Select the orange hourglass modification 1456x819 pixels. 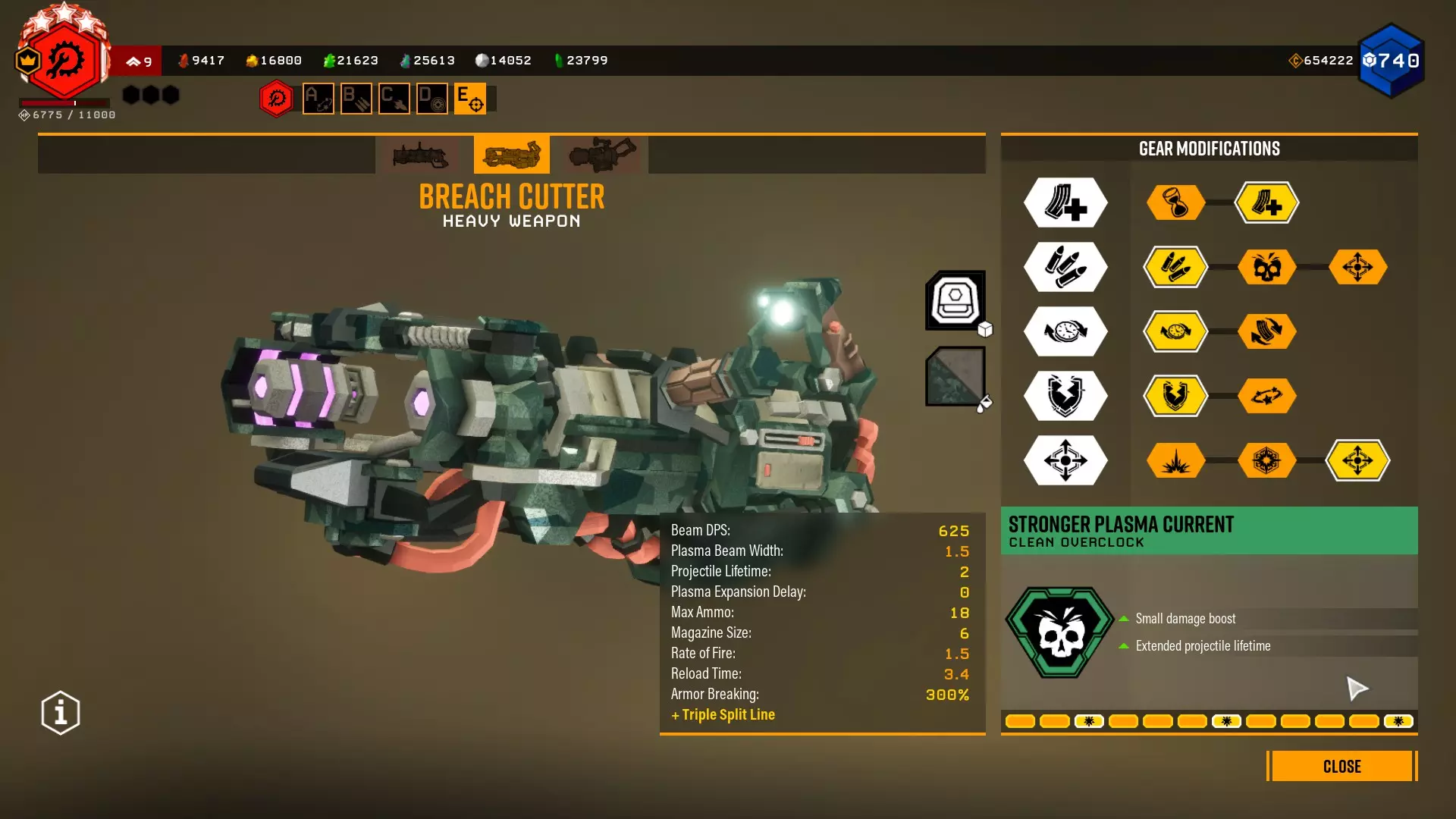pos(1175,202)
